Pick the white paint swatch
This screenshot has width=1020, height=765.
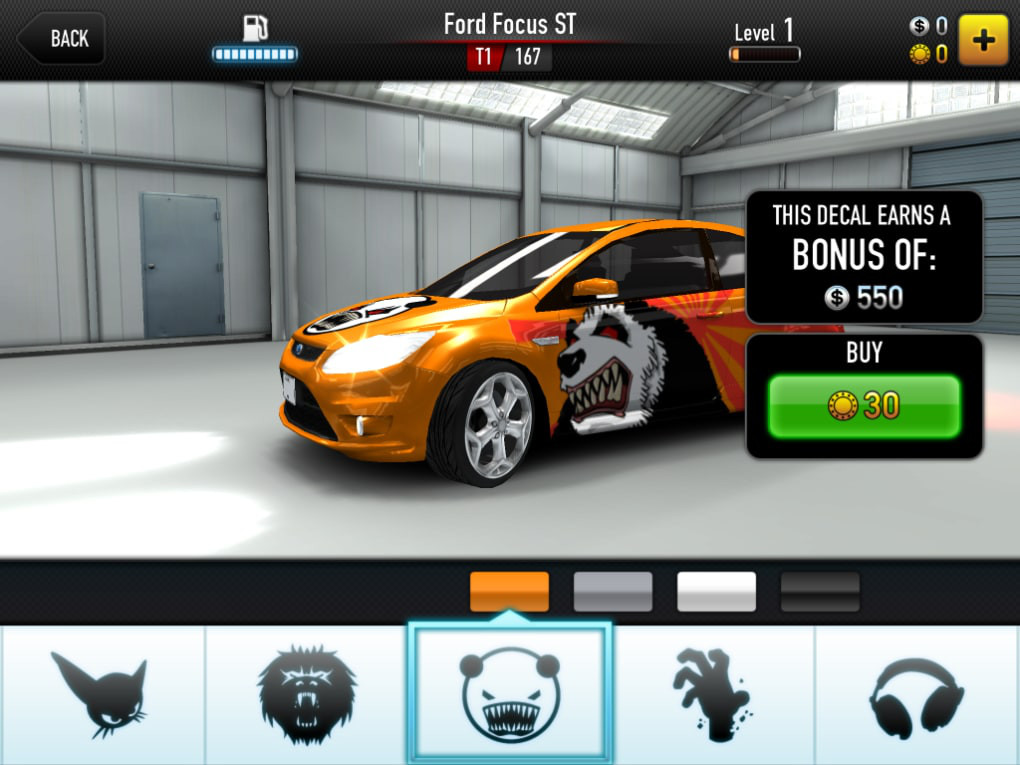tap(716, 591)
